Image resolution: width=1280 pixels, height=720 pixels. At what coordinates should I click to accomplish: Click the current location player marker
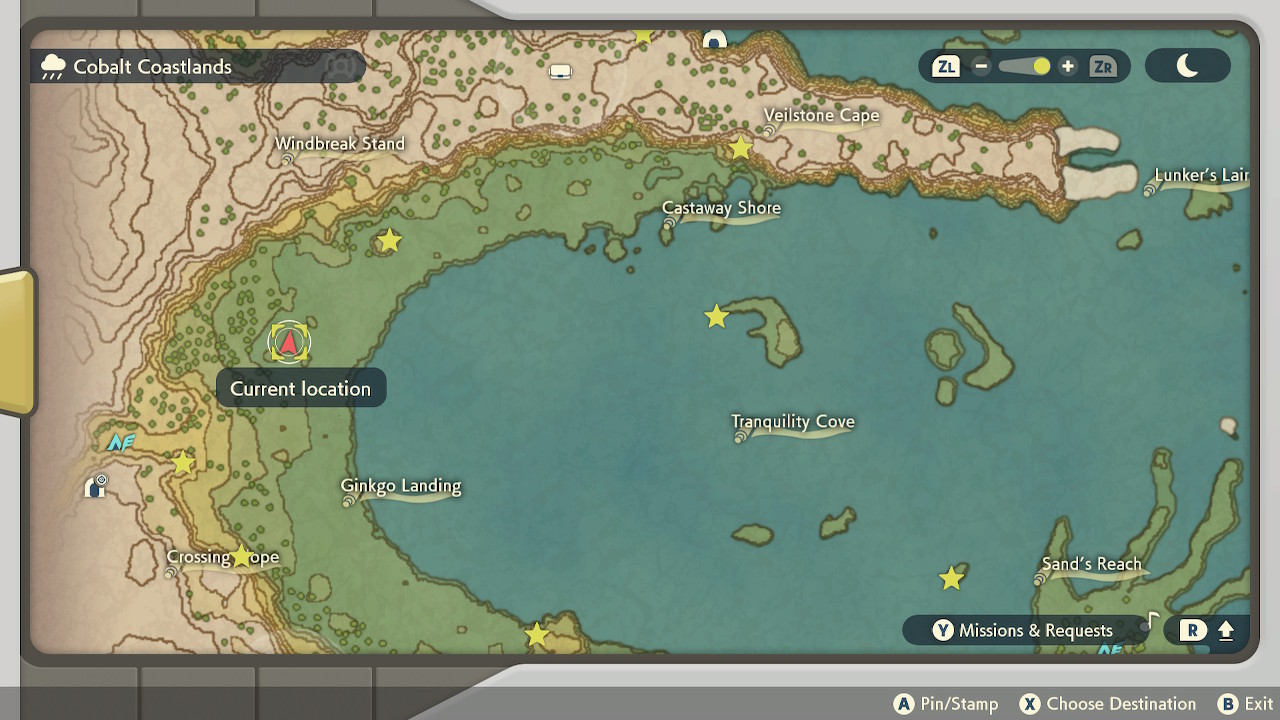289,342
